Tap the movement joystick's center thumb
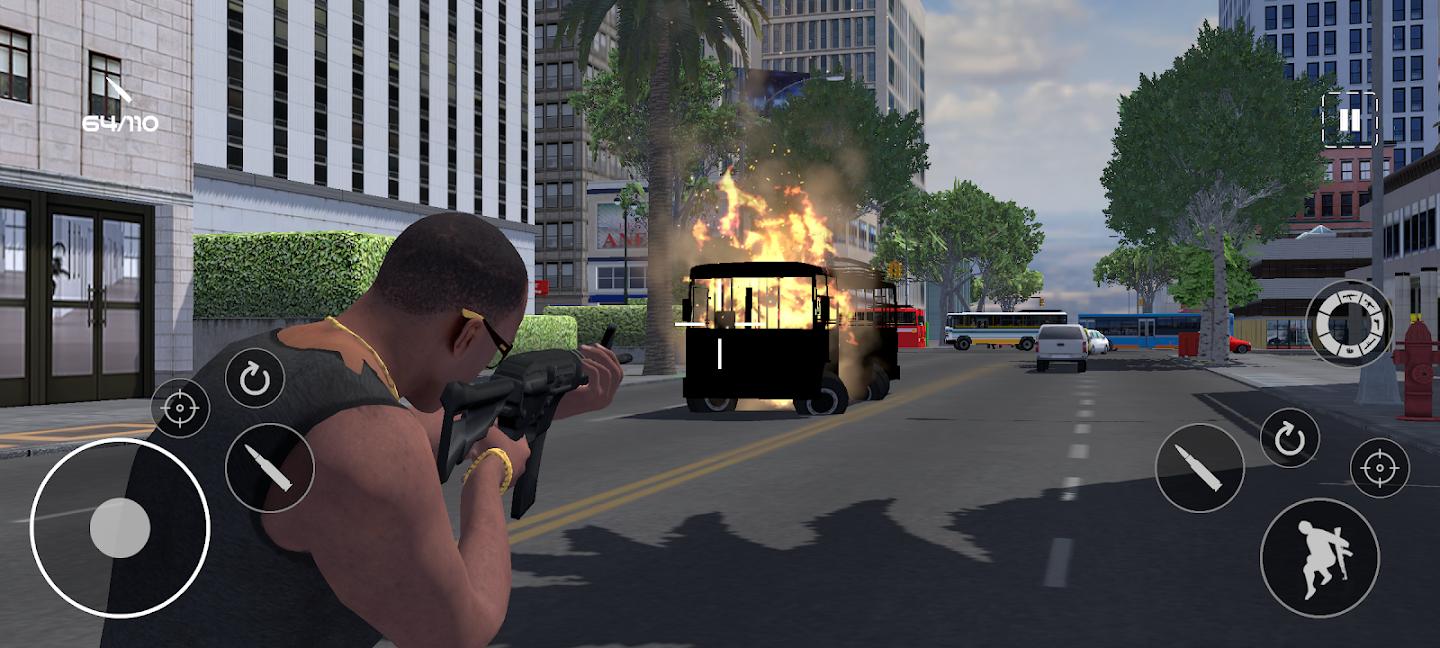The width and height of the screenshot is (1440, 648). point(120,527)
